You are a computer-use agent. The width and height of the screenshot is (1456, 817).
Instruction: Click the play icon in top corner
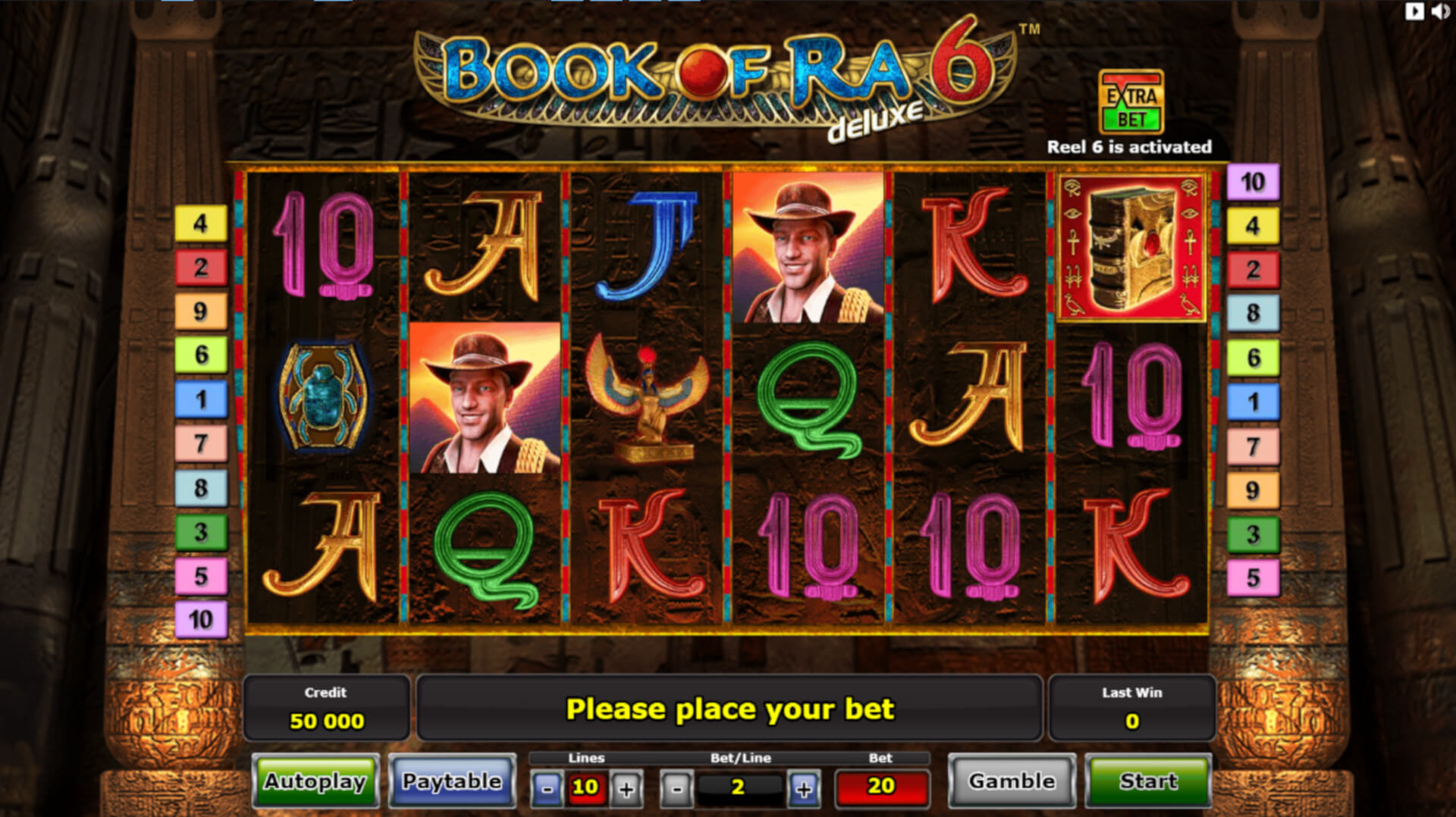pyautogui.click(x=1414, y=11)
